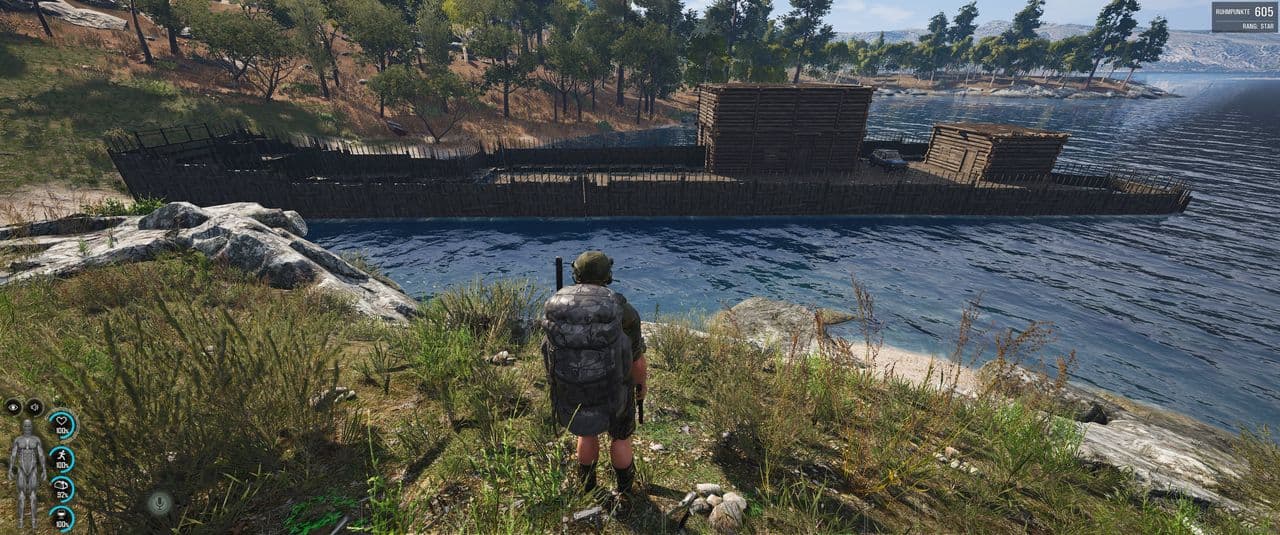The width and height of the screenshot is (1280, 535).
Task: Click the speaker noise indicator icon
Action: coord(34,407)
